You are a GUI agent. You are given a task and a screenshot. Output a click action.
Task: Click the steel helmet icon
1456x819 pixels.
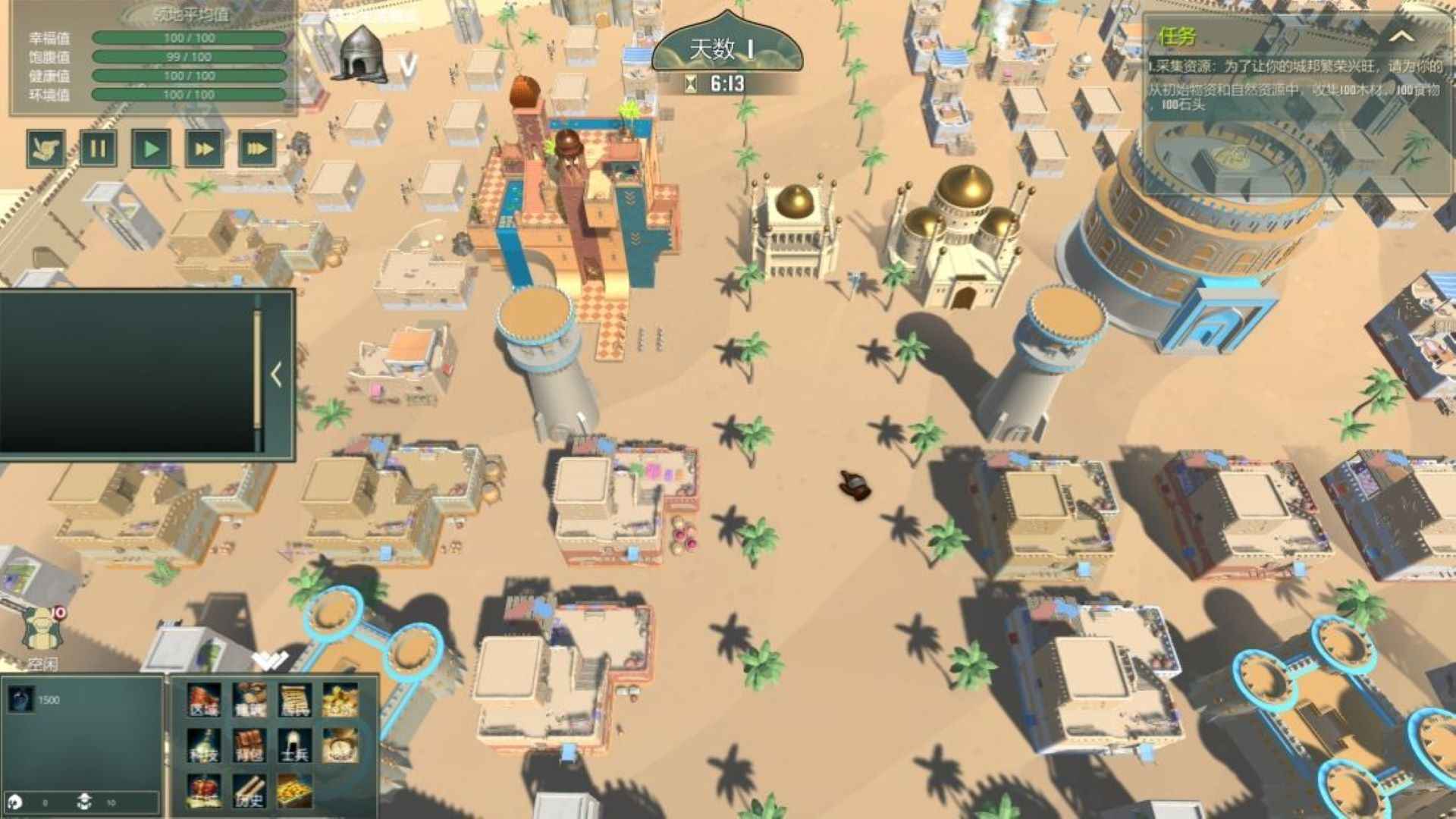point(362,53)
